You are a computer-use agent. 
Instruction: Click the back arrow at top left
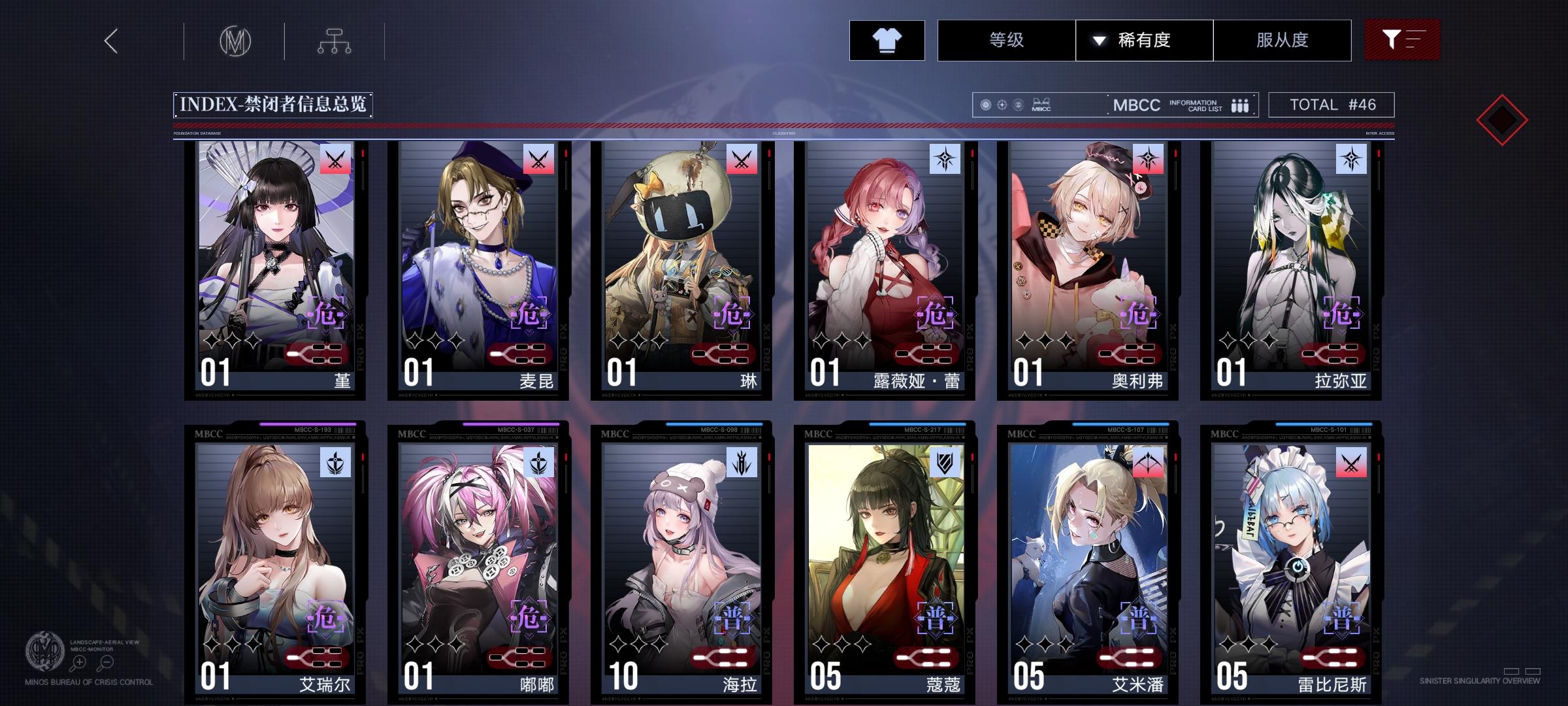point(110,41)
